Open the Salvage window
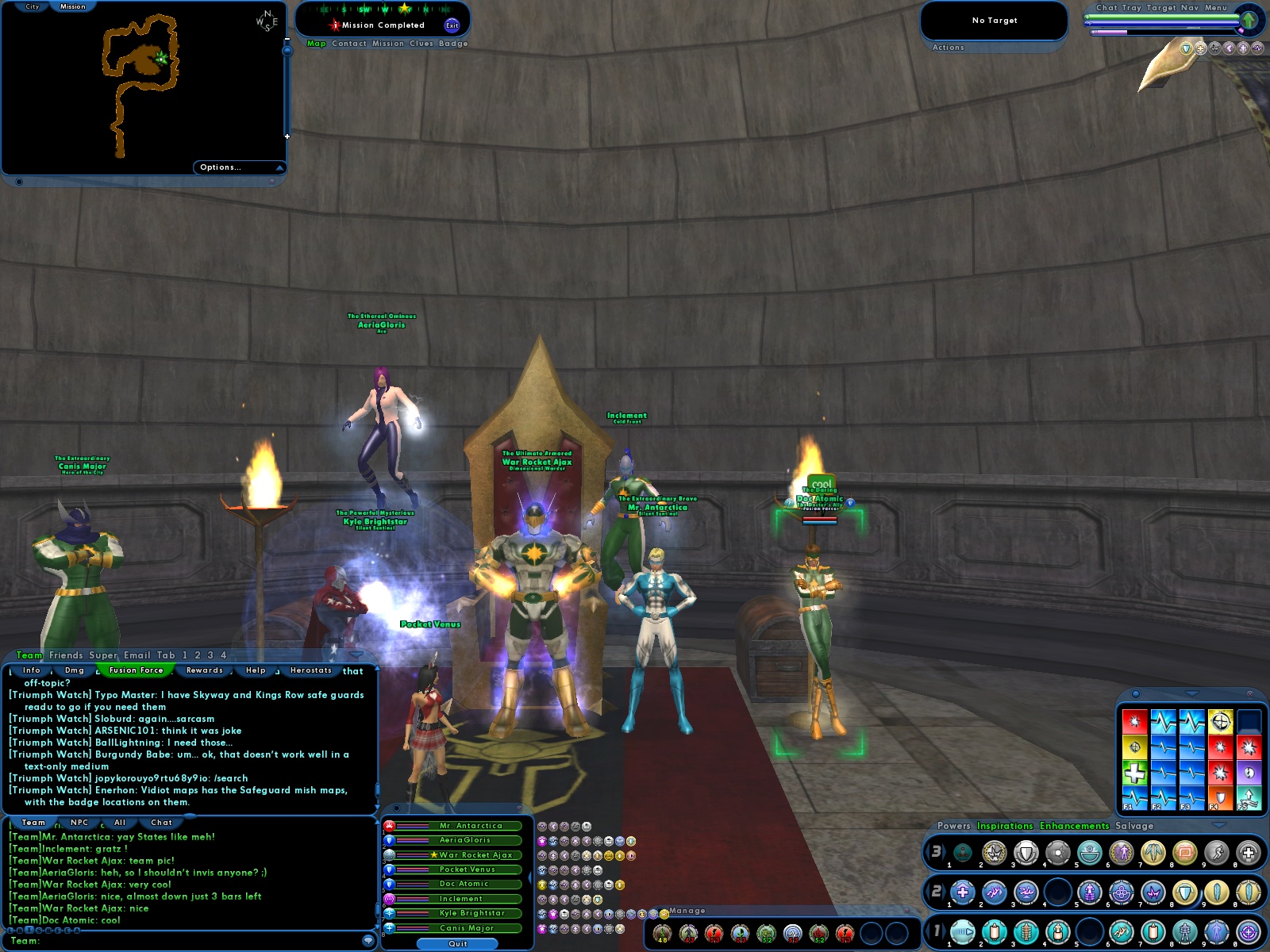Screen dimensions: 1270x952 click(x=1133, y=826)
